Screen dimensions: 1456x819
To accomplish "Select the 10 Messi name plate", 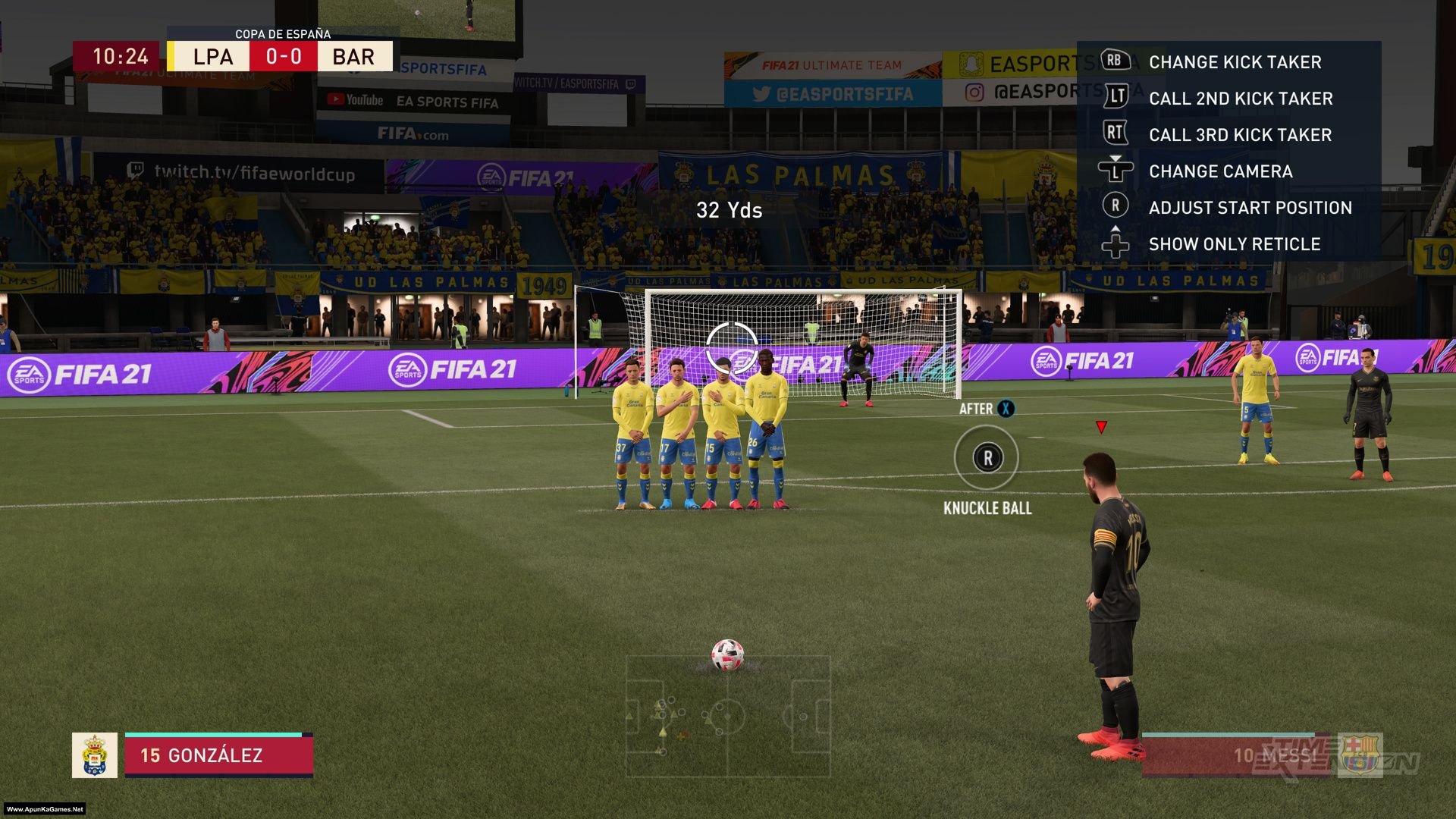I will (1238, 755).
